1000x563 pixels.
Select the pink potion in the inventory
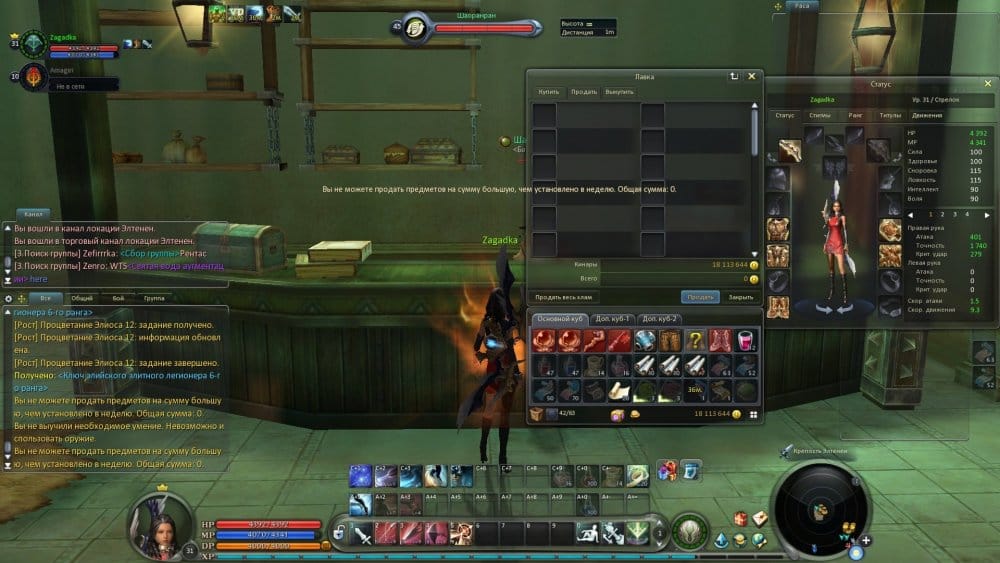(x=746, y=341)
